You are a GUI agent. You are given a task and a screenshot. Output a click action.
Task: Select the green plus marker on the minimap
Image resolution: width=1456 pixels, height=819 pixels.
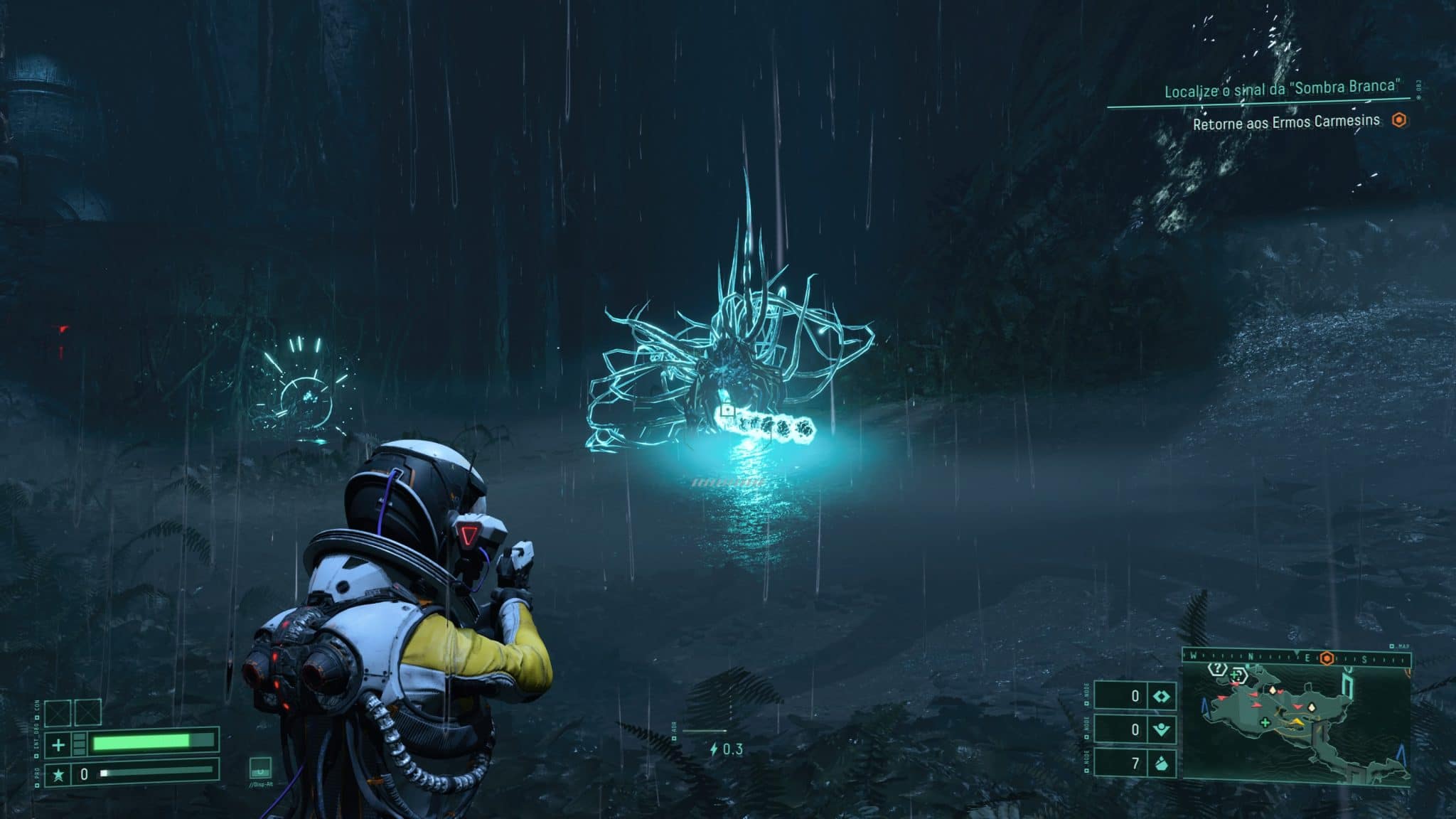pyautogui.click(x=1265, y=723)
